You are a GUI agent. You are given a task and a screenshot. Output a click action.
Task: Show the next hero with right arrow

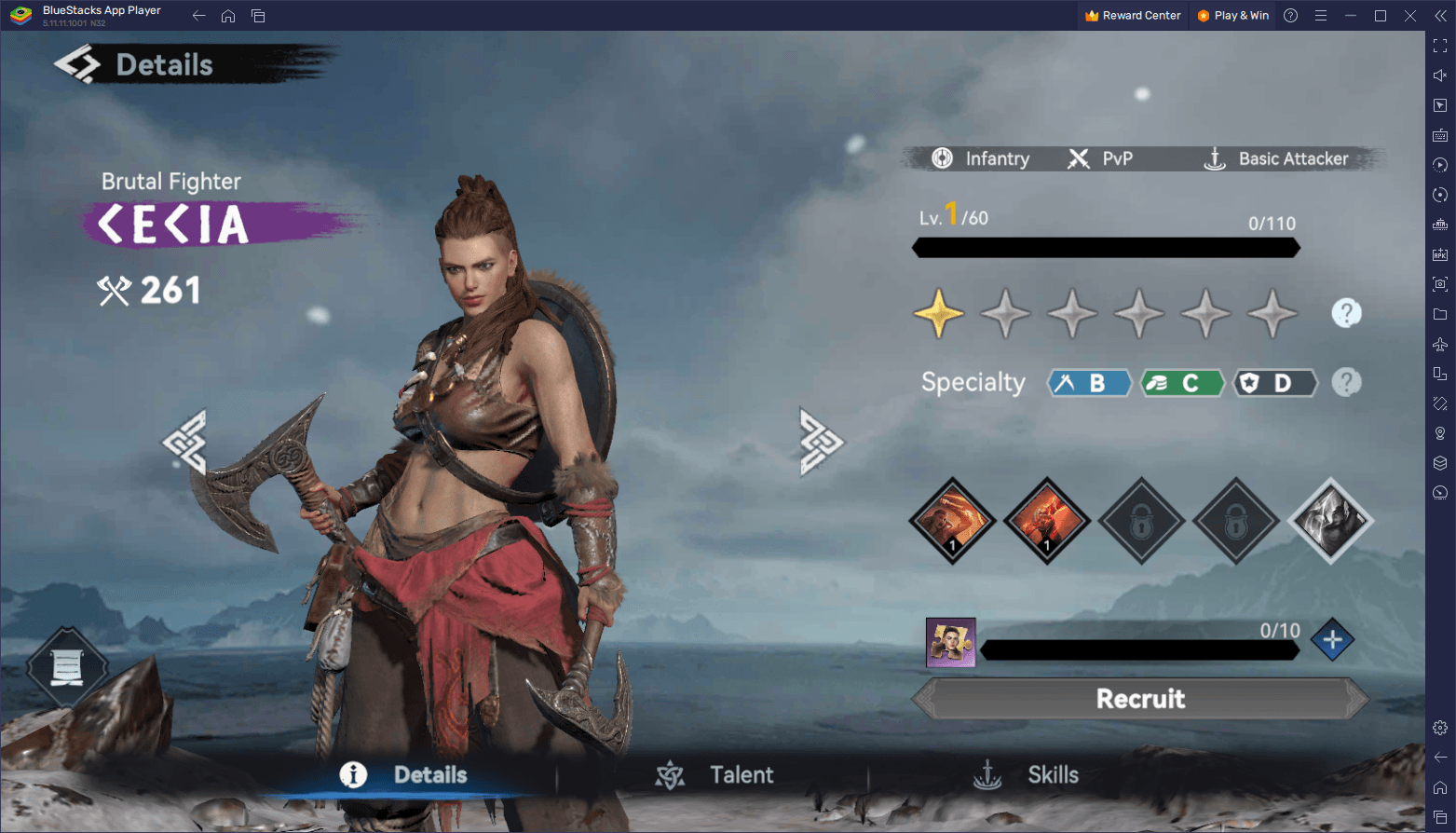pyautogui.click(x=821, y=443)
